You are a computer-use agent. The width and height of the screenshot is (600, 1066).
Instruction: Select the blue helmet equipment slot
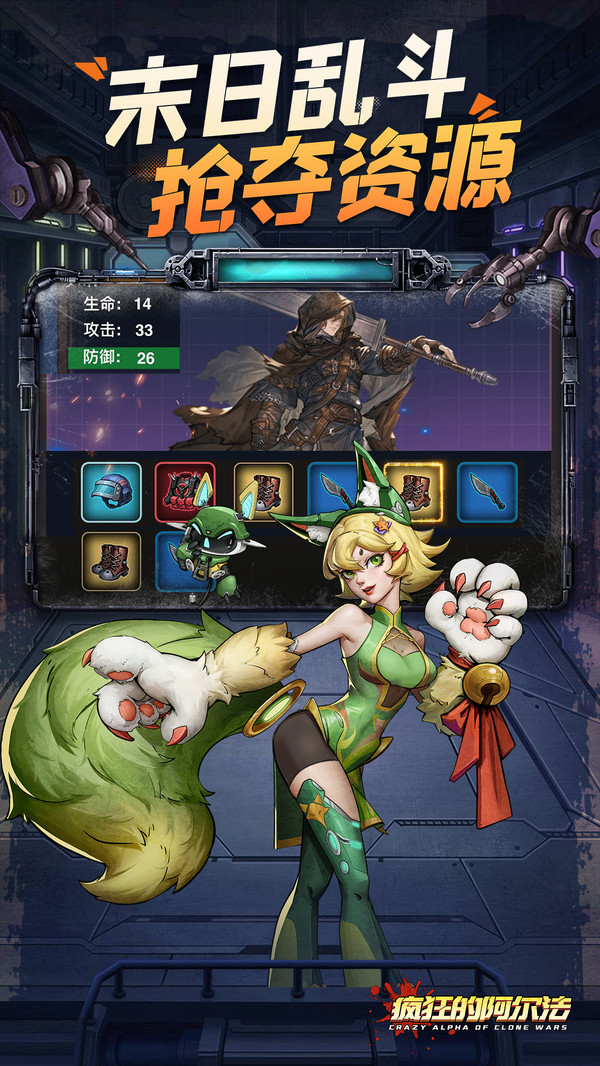[x=111, y=492]
